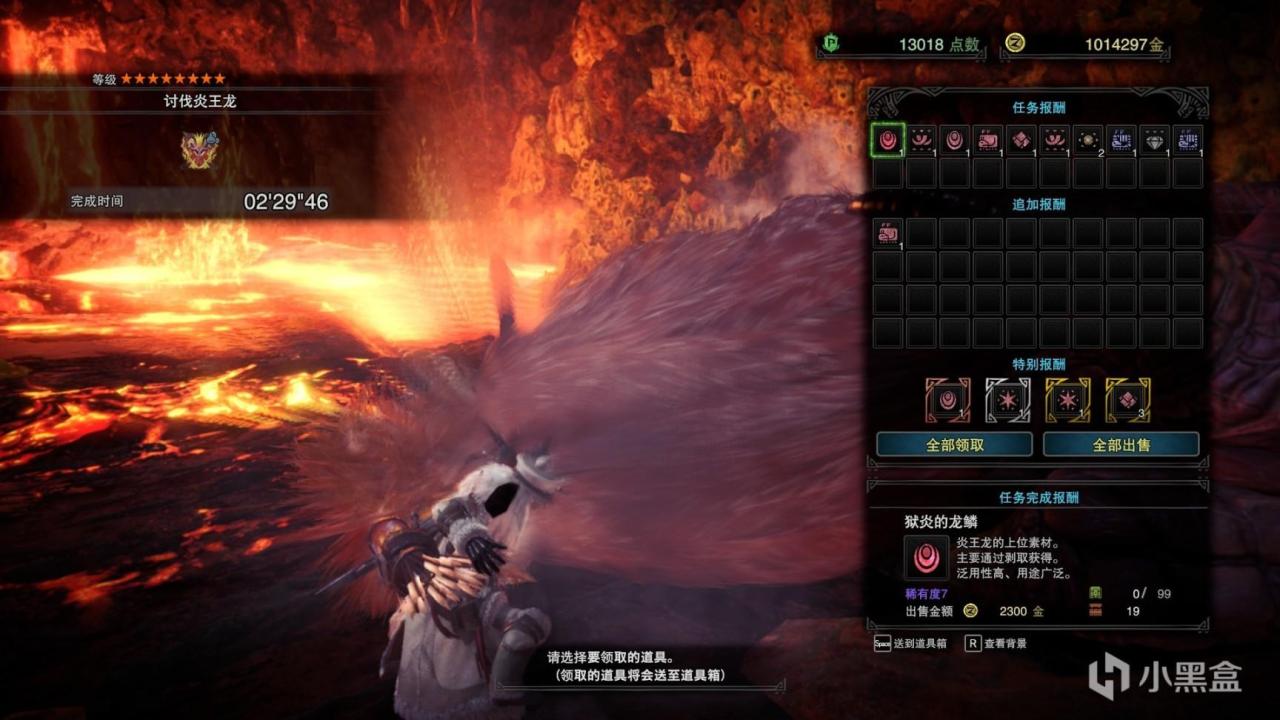This screenshot has width=1280, height=720.
Task: Pick the gold-framed shard reward with quantity 3
Action: click(x=1127, y=399)
